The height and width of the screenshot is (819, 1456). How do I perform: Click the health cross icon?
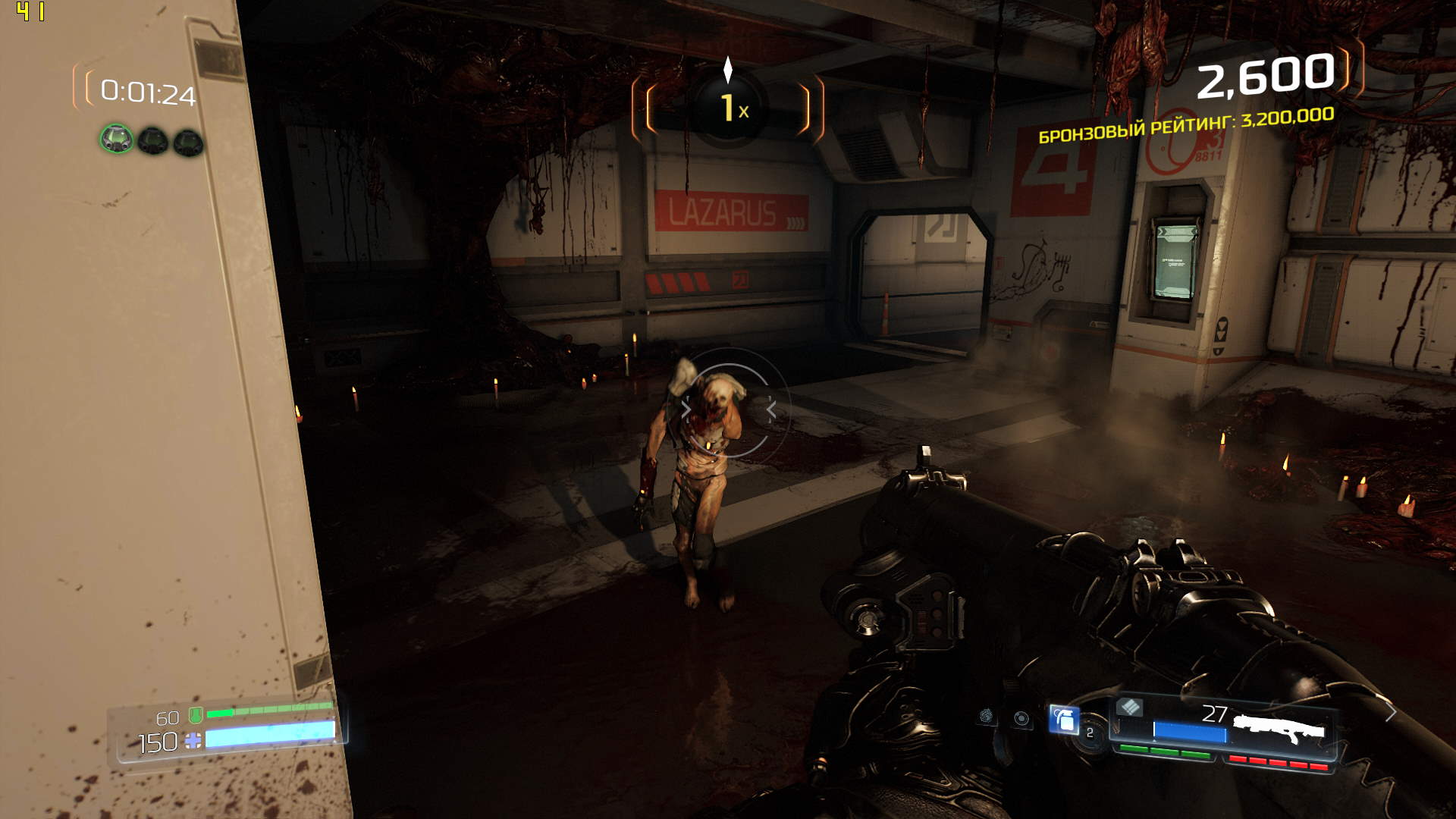[193, 741]
